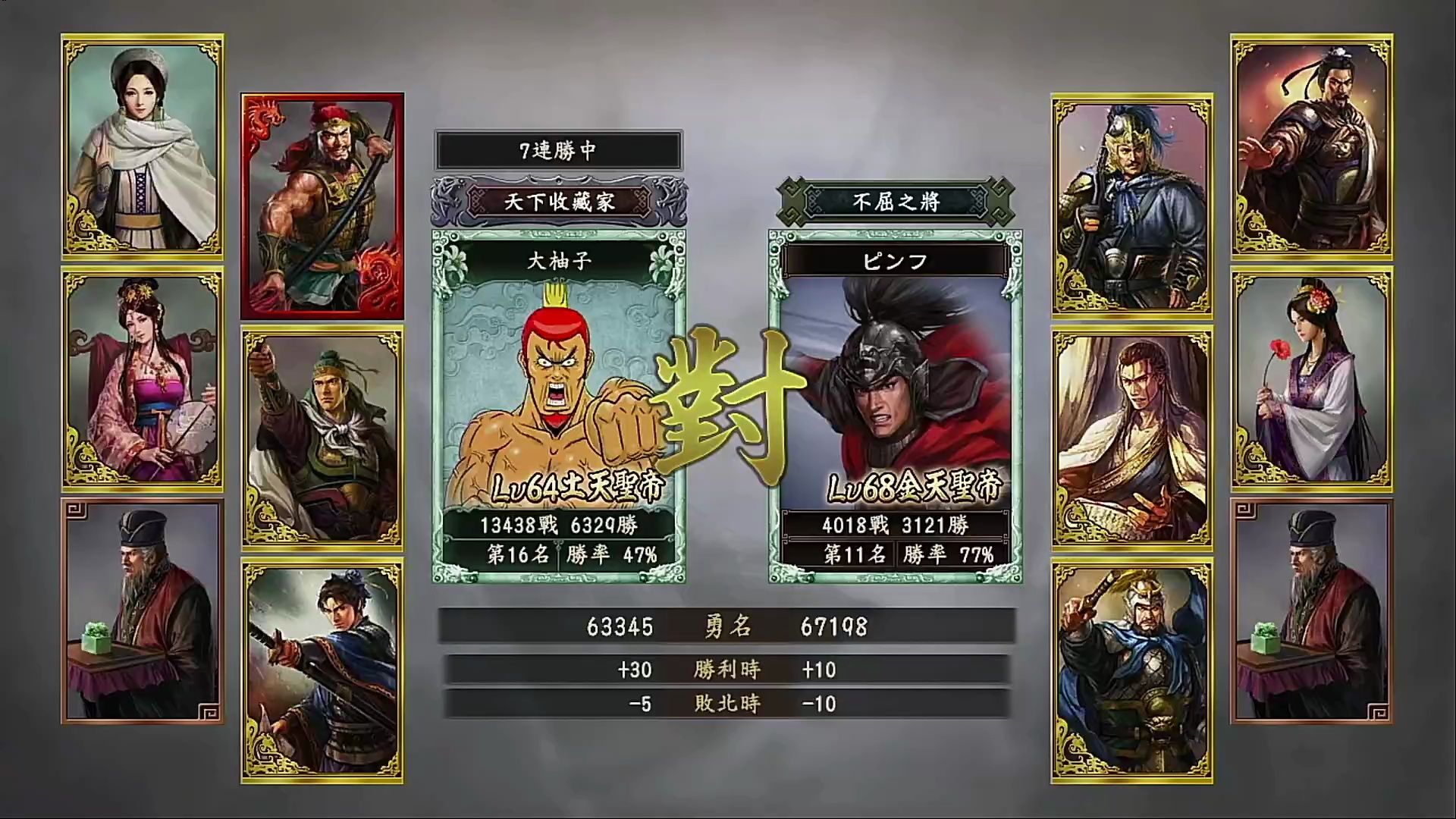Viewport: 1456px width, 819px height.
Task: Expand the 勇名 points row
Action: (x=726, y=627)
